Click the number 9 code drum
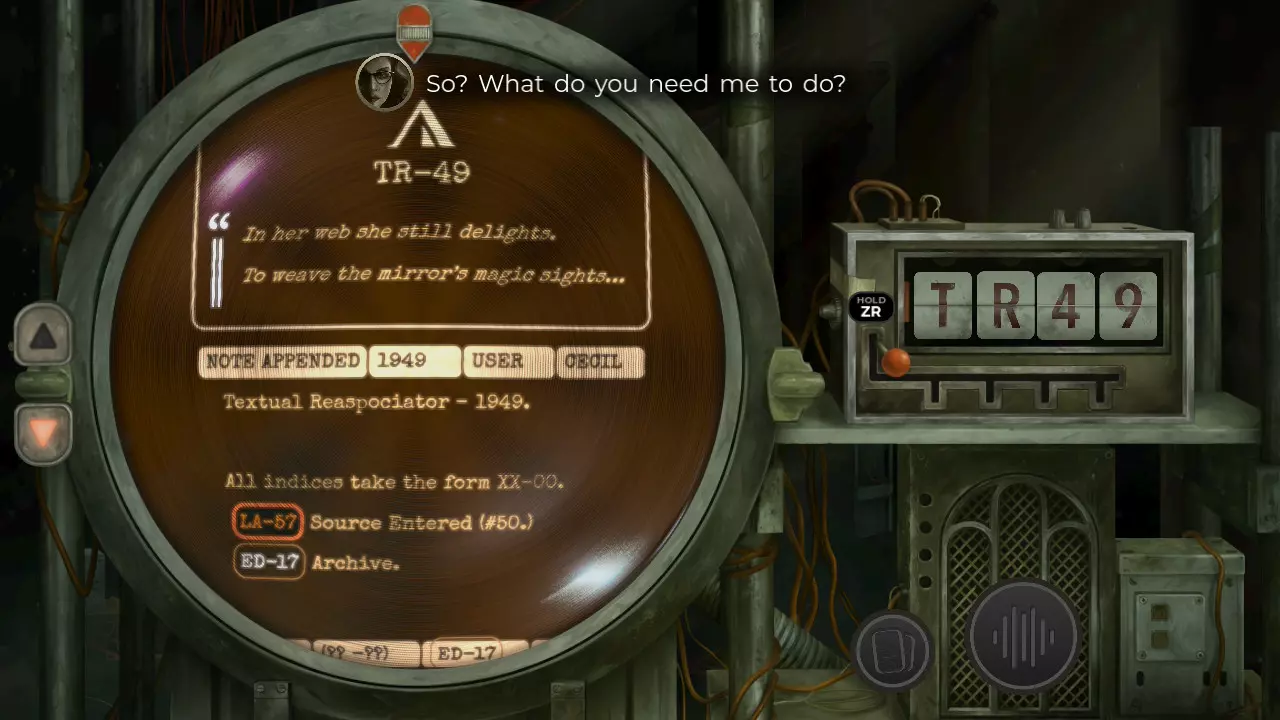The height and width of the screenshot is (720, 1280). coord(1128,305)
